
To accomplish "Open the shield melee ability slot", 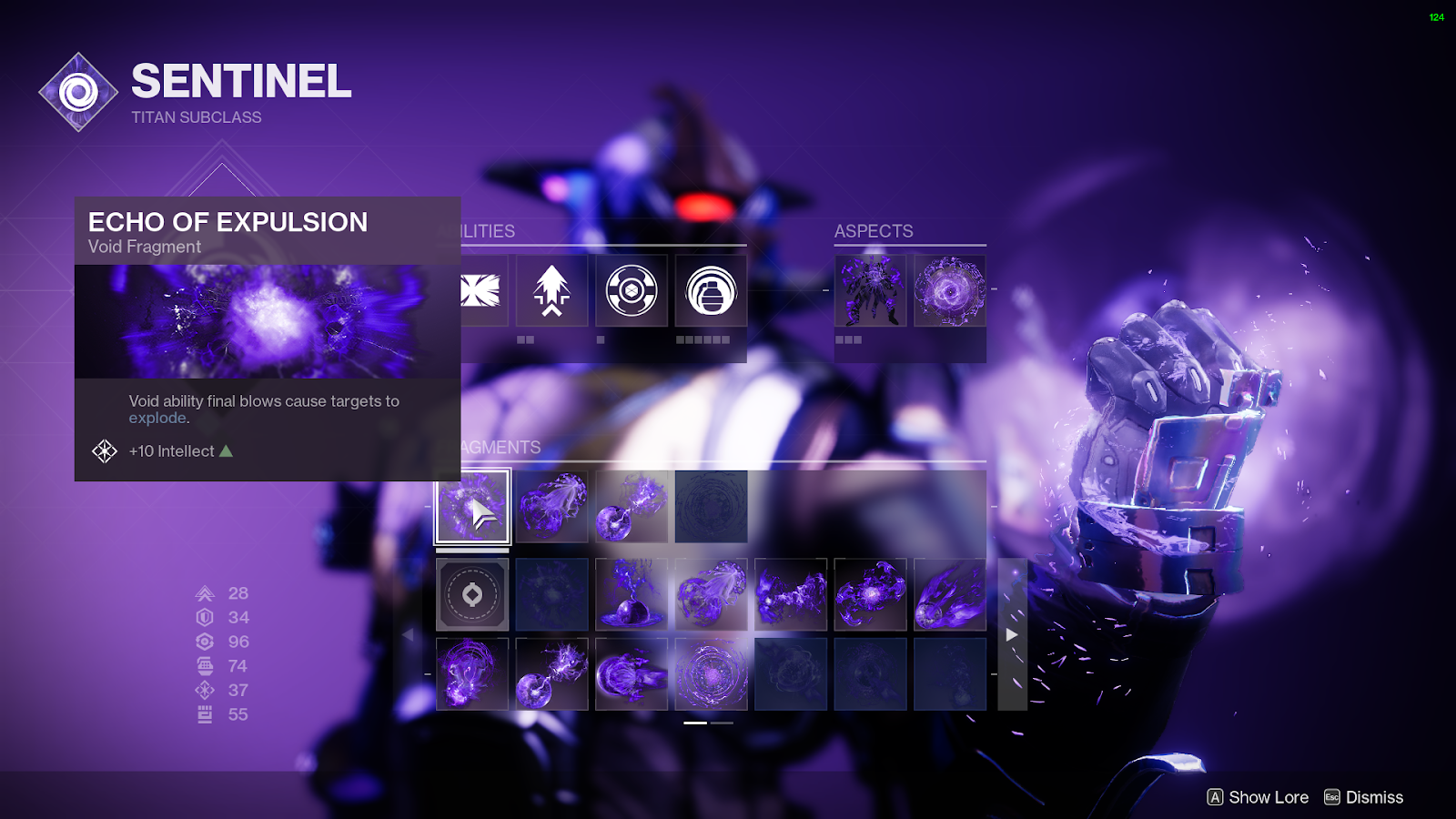I will click(x=632, y=291).
